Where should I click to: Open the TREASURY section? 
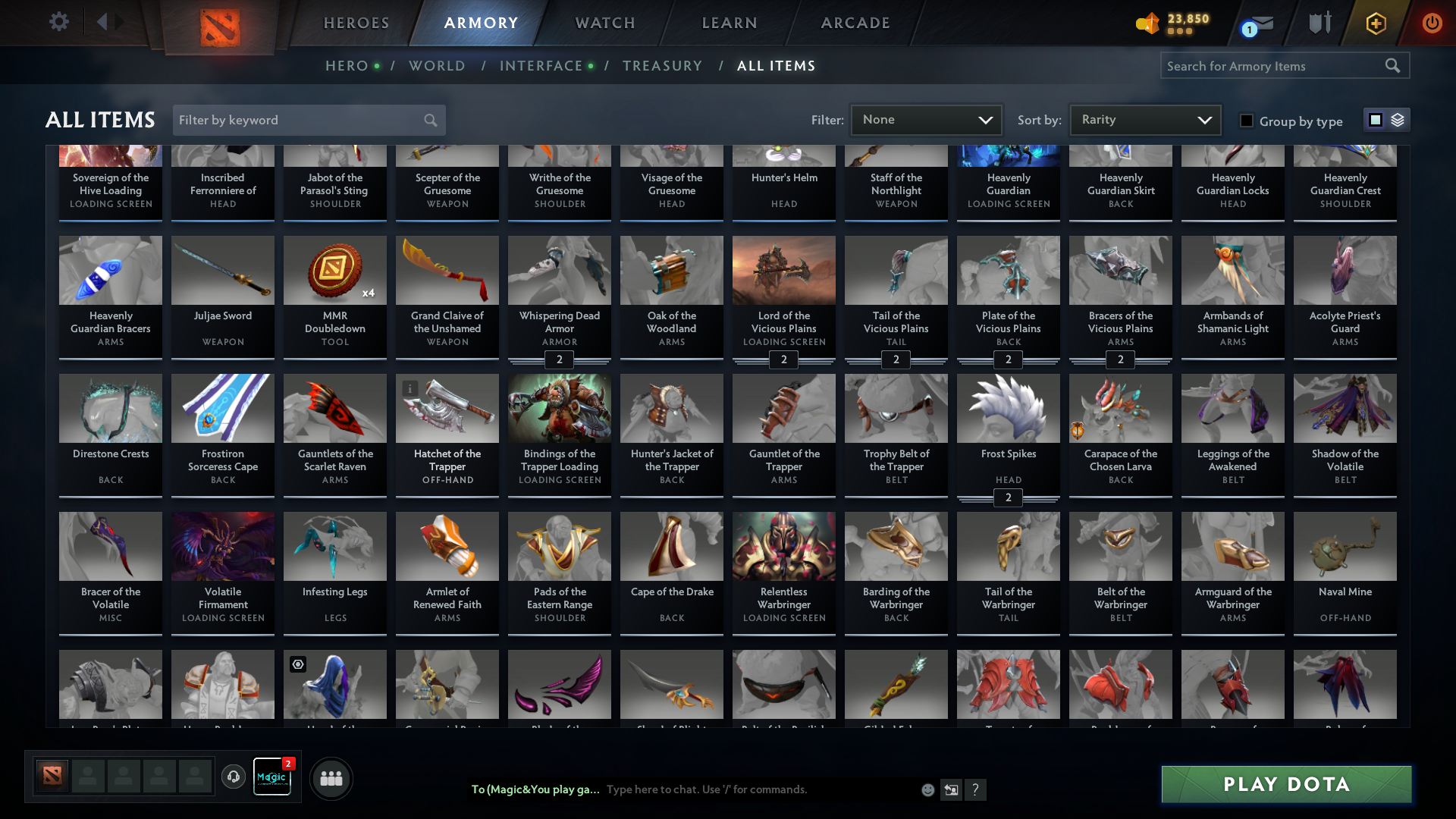coord(662,65)
